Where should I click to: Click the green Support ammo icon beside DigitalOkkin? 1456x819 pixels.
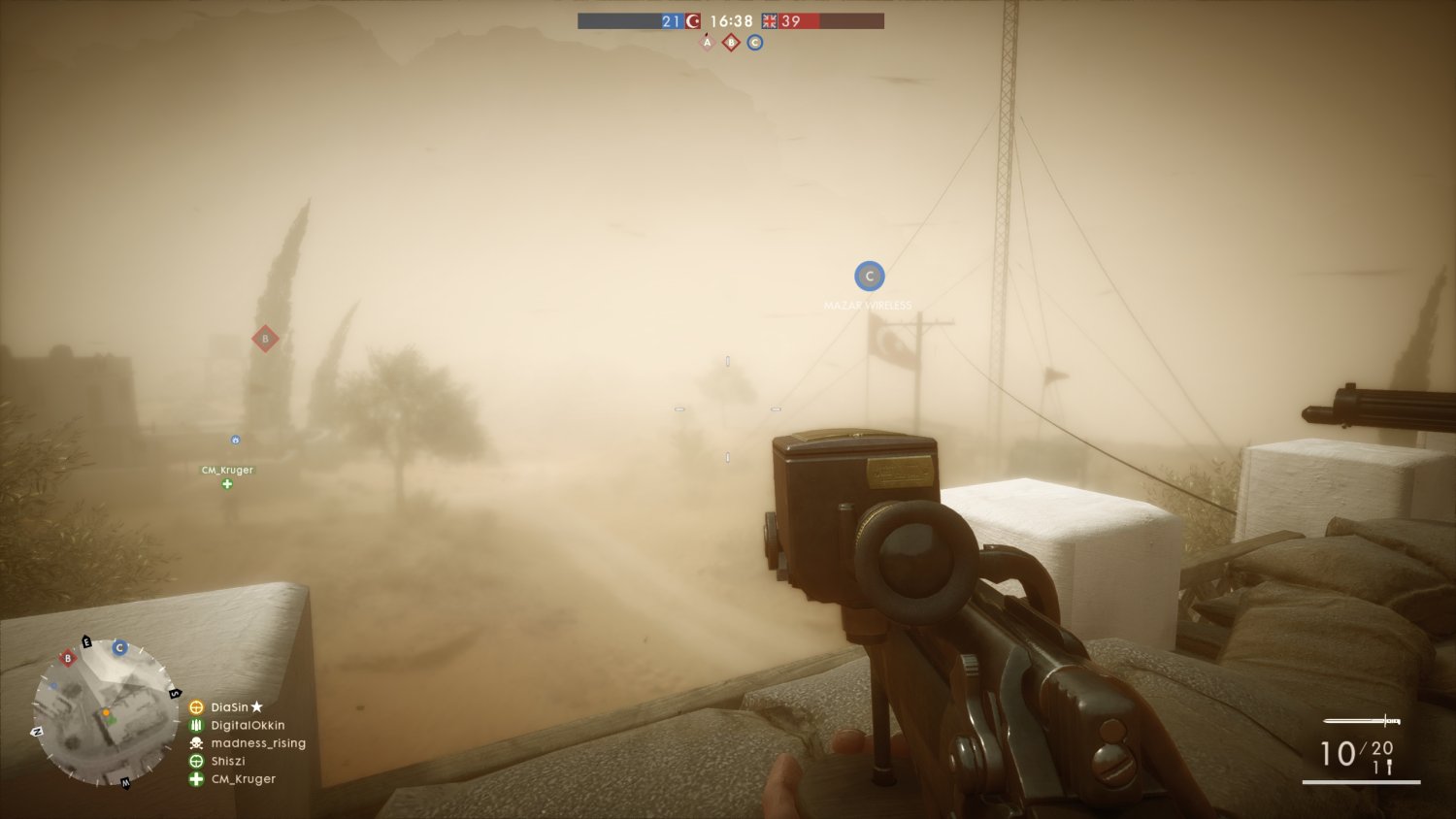(x=194, y=725)
